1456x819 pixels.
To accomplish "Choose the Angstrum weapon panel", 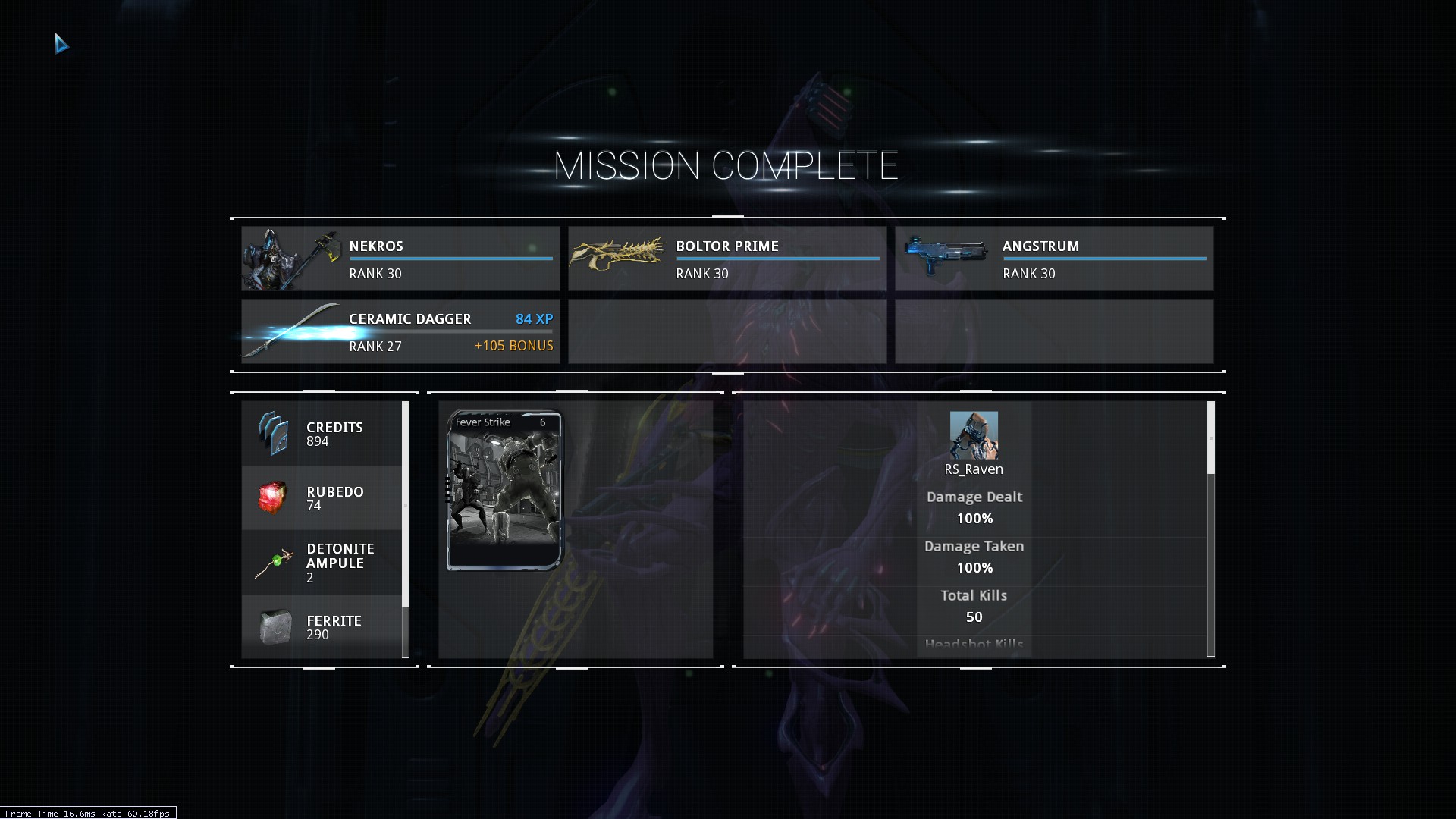I will [x=1054, y=259].
